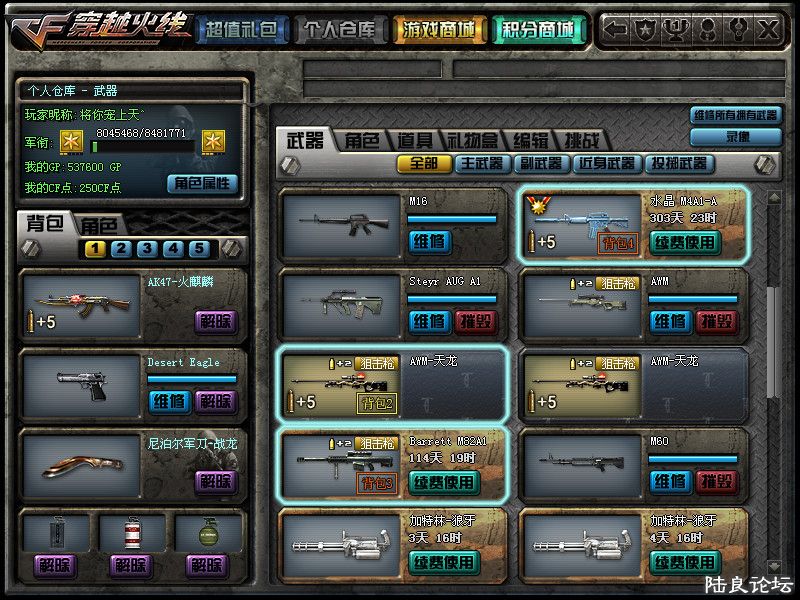This screenshot has height=600, width=800.
Task: Open the 游戏商城 game shop
Action: coord(439,29)
